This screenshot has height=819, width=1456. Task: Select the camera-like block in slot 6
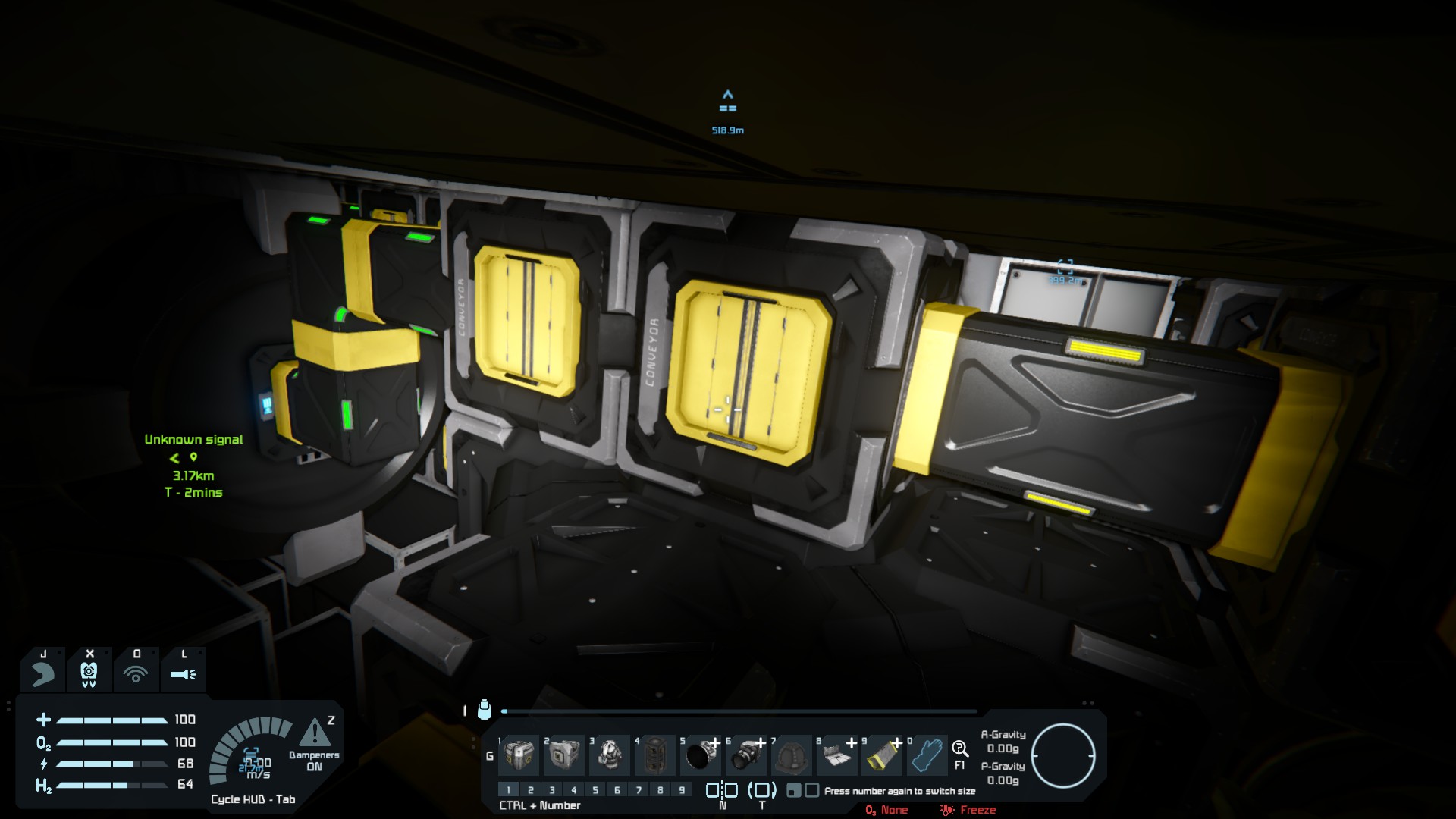click(747, 755)
